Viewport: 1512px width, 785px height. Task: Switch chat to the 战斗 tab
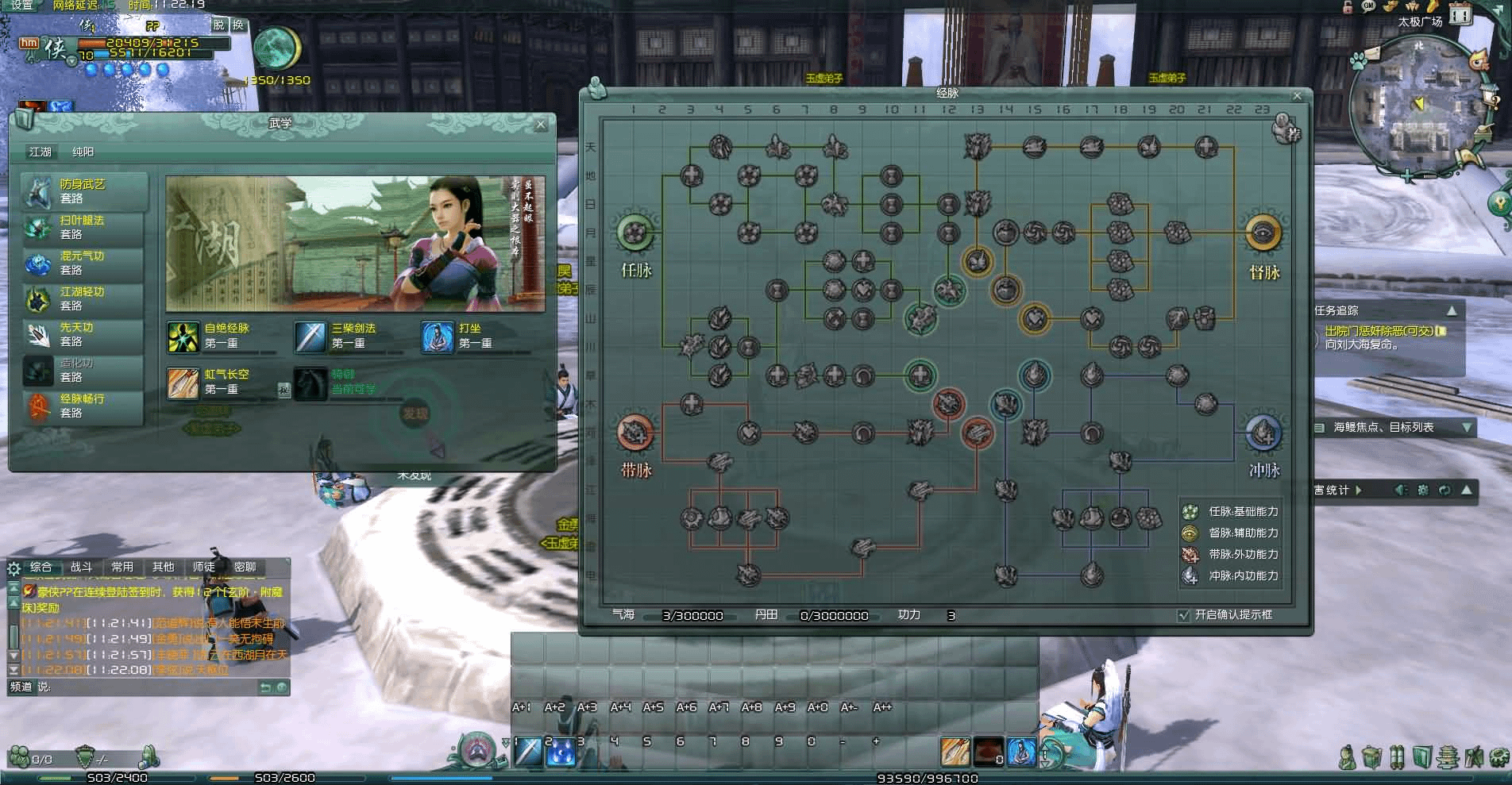click(x=81, y=567)
